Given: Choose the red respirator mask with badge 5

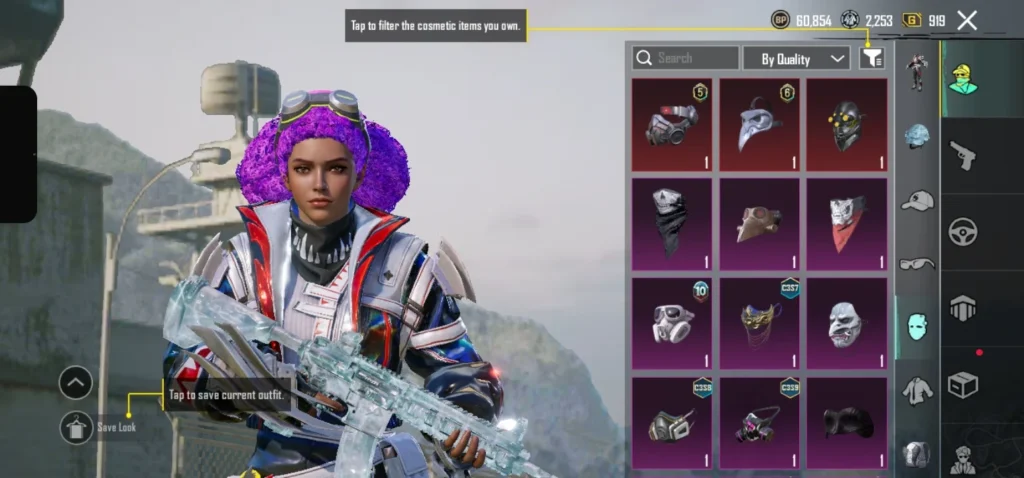Looking at the screenshot, I should click(672, 125).
